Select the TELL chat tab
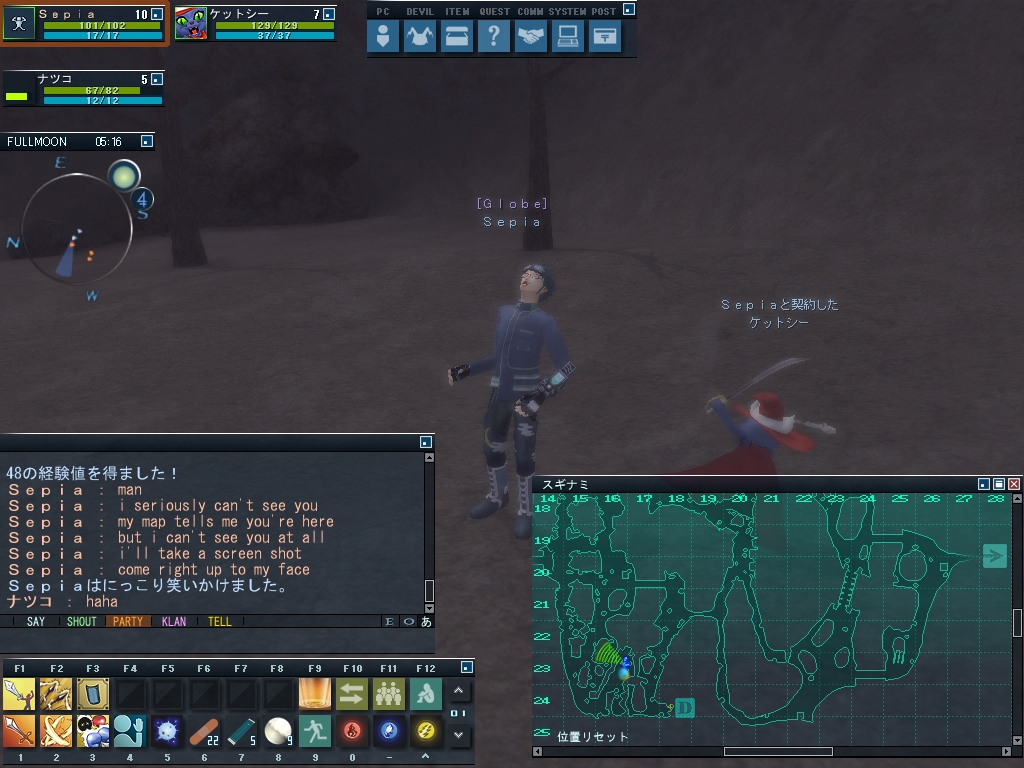 point(220,621)
